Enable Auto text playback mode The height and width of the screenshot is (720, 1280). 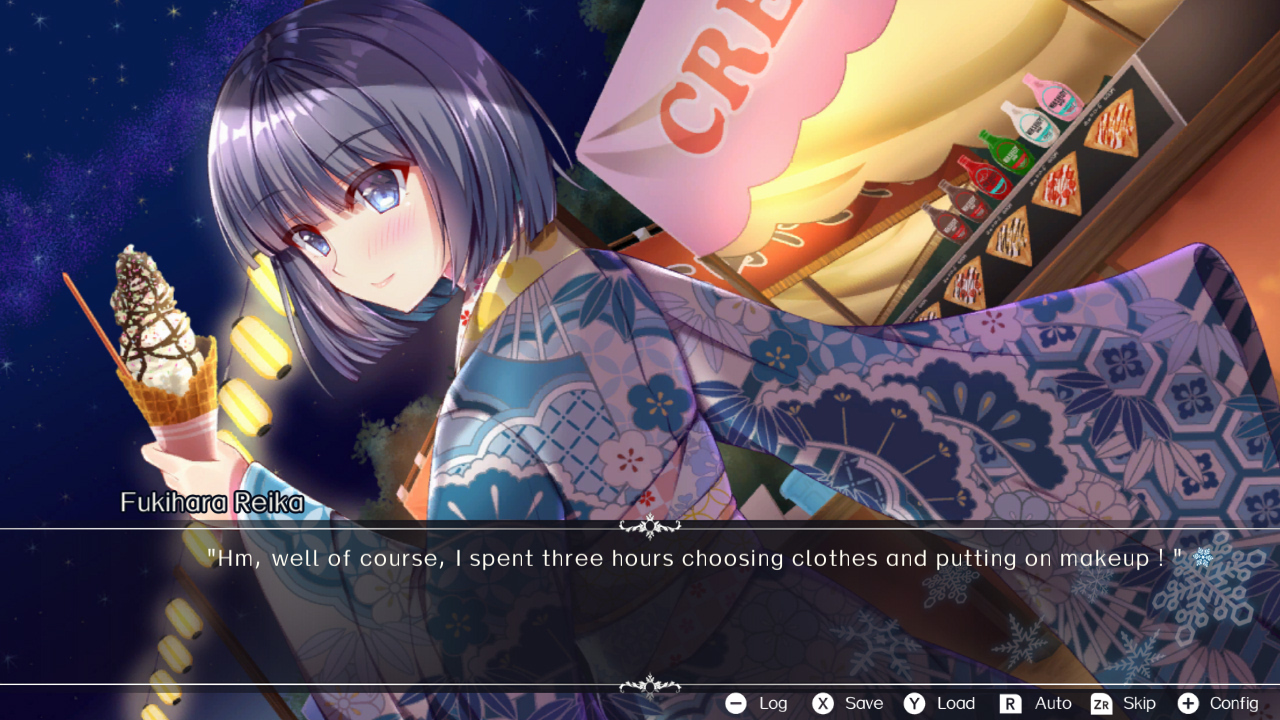pos(1053,703)
